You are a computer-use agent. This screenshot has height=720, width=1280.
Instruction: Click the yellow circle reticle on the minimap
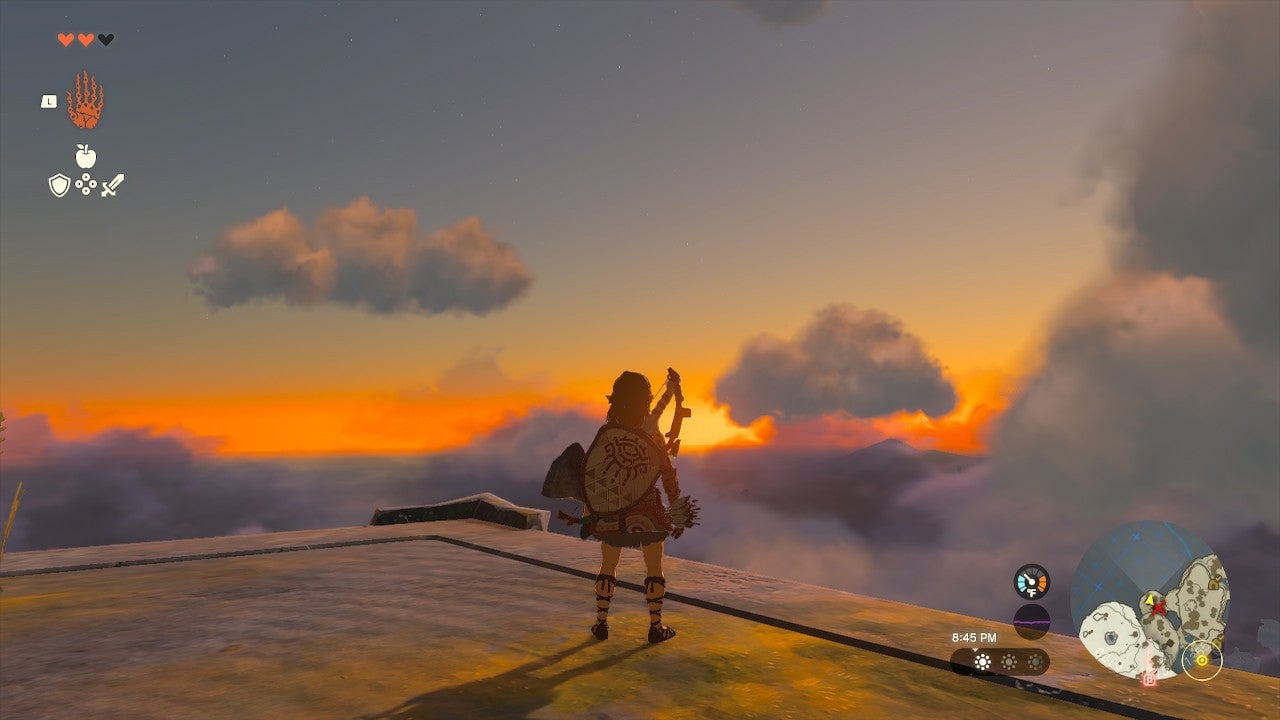pyautogui.click(x=1202, y=660)
